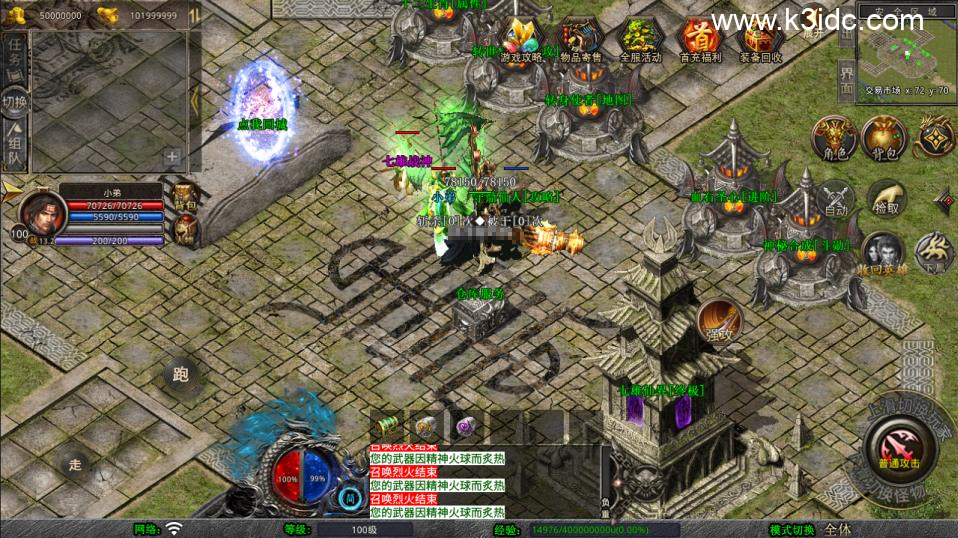Claim the 首充福利 first-recharge bonus
958x538 pixels.
(700, 40)
